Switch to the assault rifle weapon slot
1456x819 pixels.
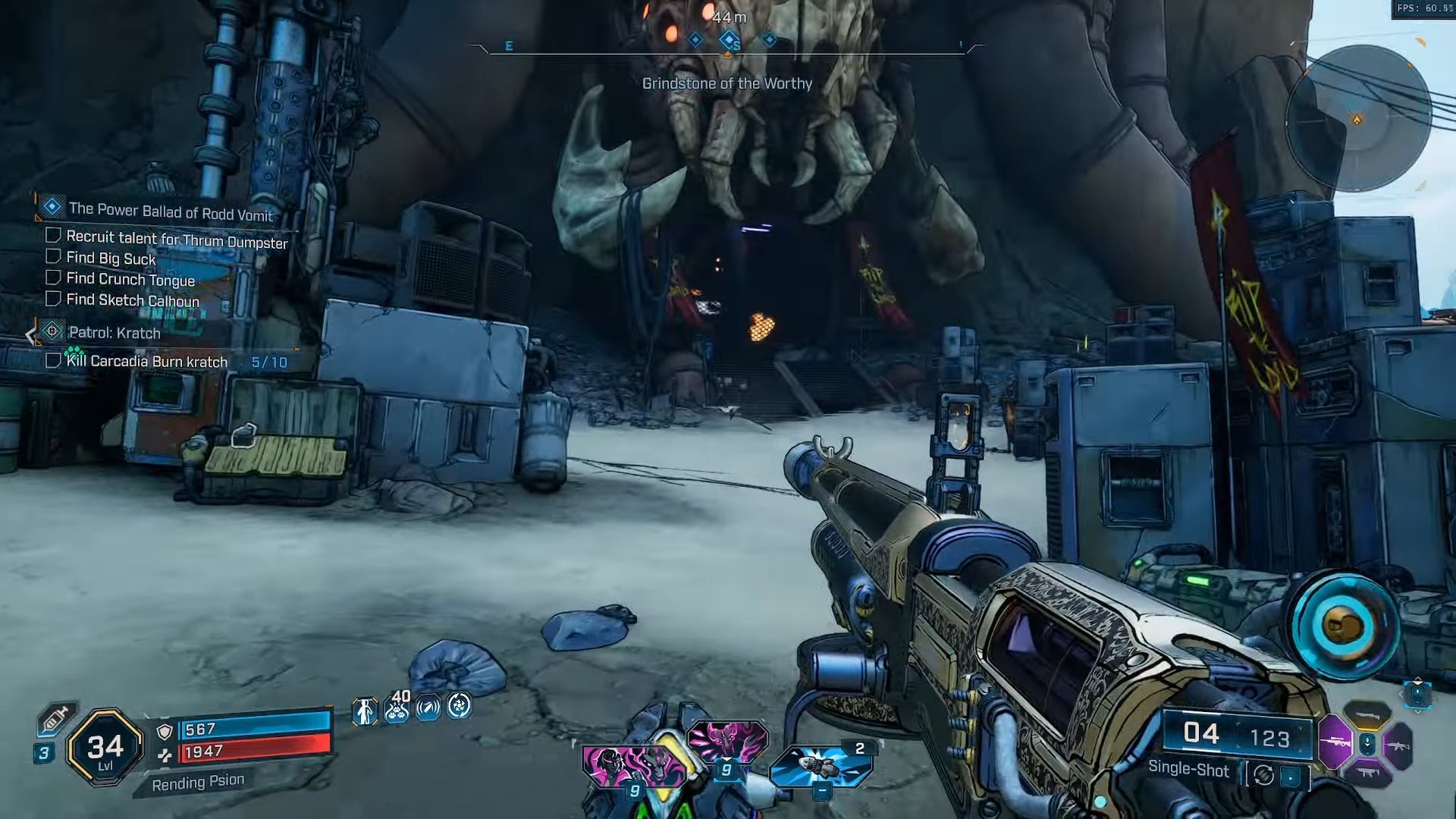click(x=1398, y=745)
